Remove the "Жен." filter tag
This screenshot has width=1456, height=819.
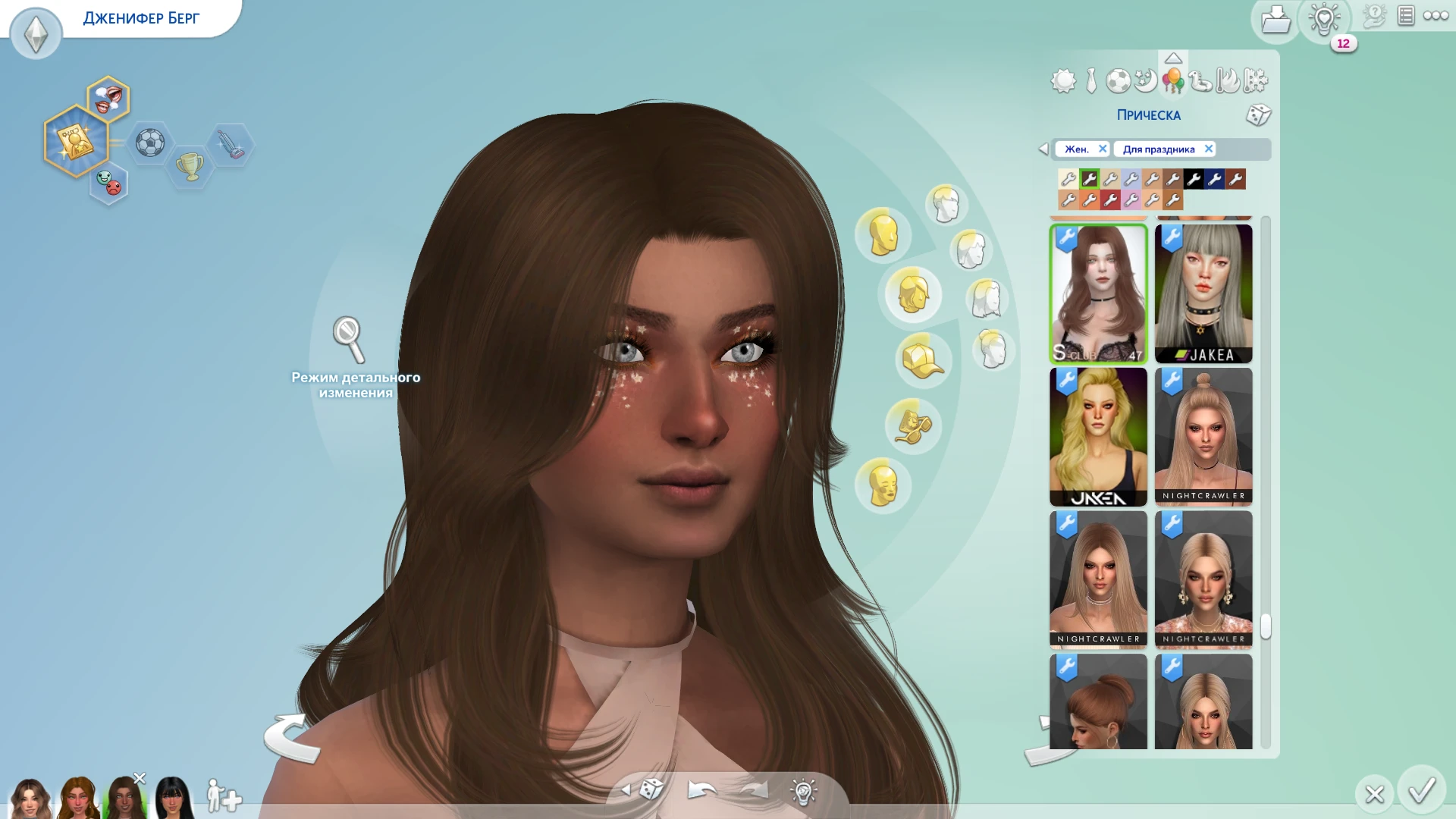pos(1103,149)
